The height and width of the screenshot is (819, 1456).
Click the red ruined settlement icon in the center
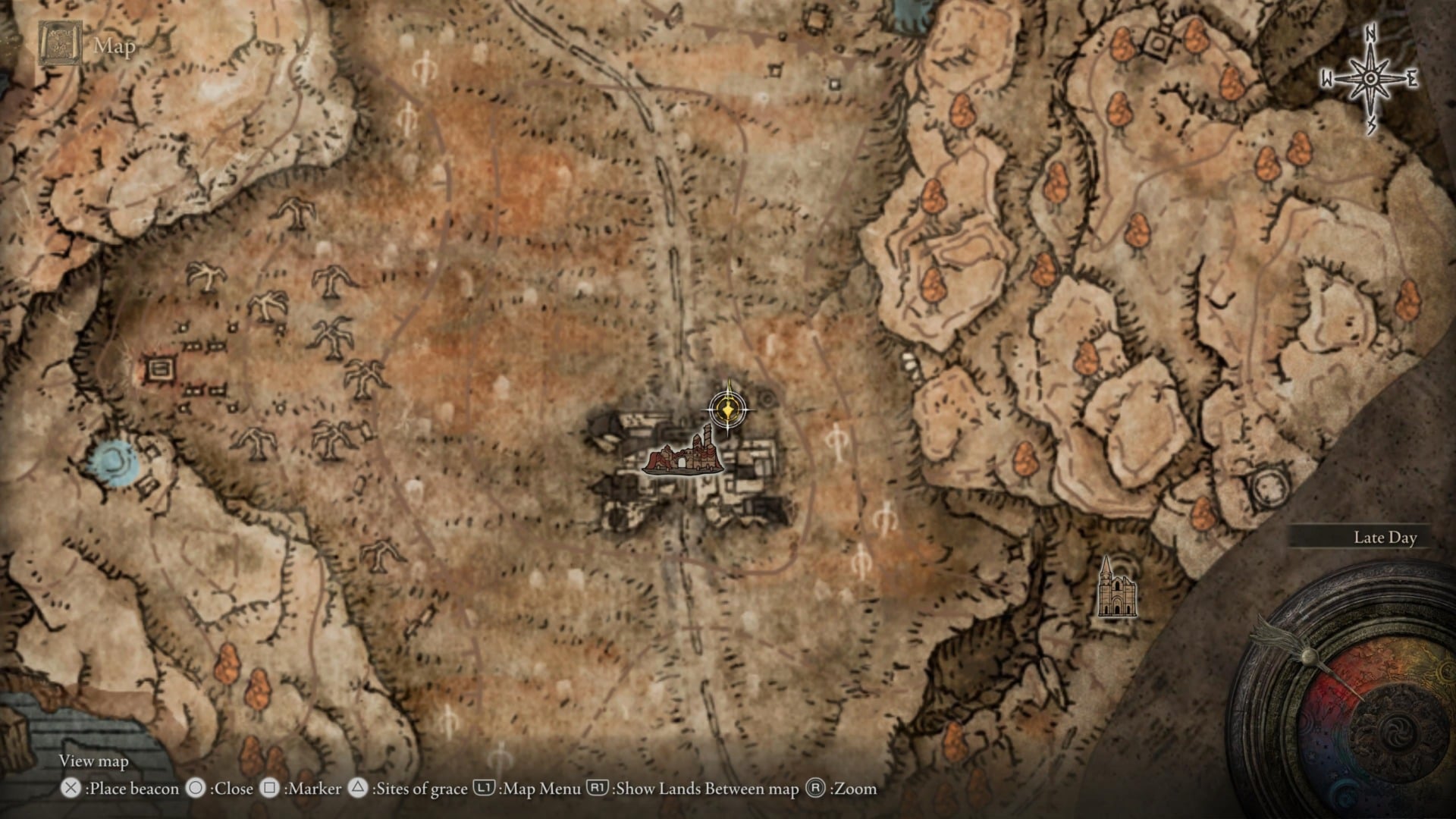tap(682, 460)
